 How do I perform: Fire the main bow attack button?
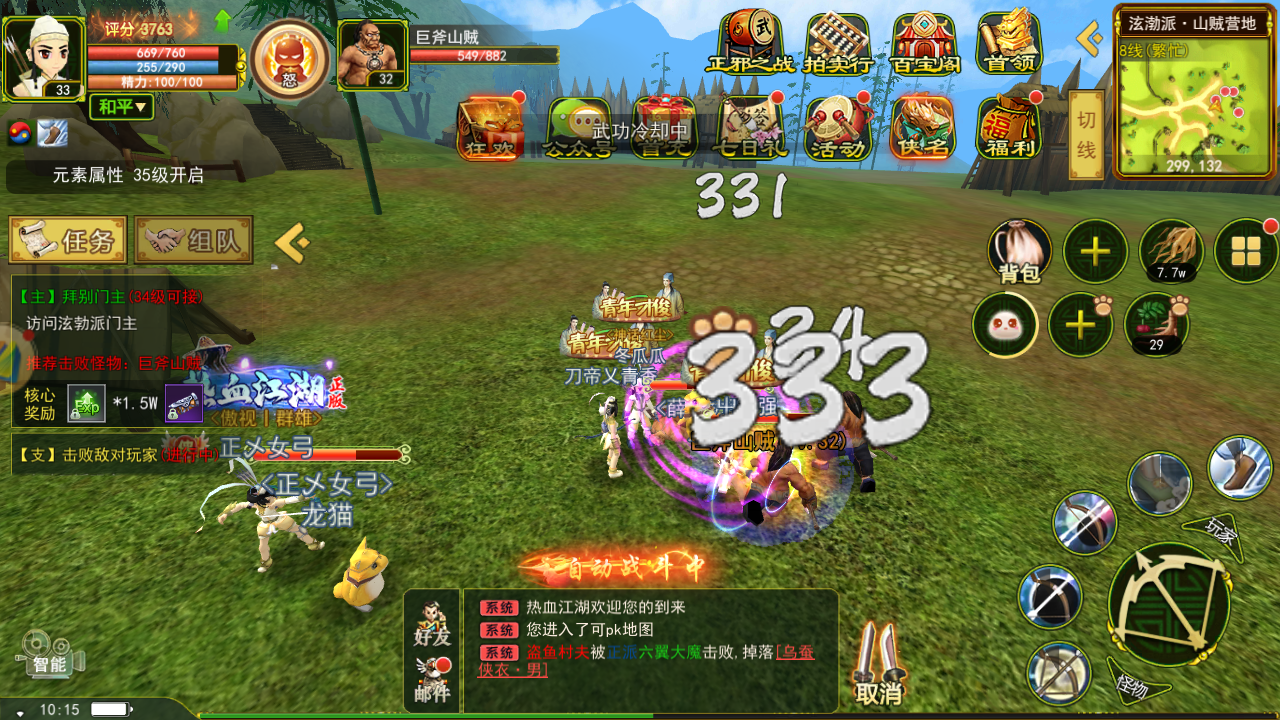(x=1168, y=605)
